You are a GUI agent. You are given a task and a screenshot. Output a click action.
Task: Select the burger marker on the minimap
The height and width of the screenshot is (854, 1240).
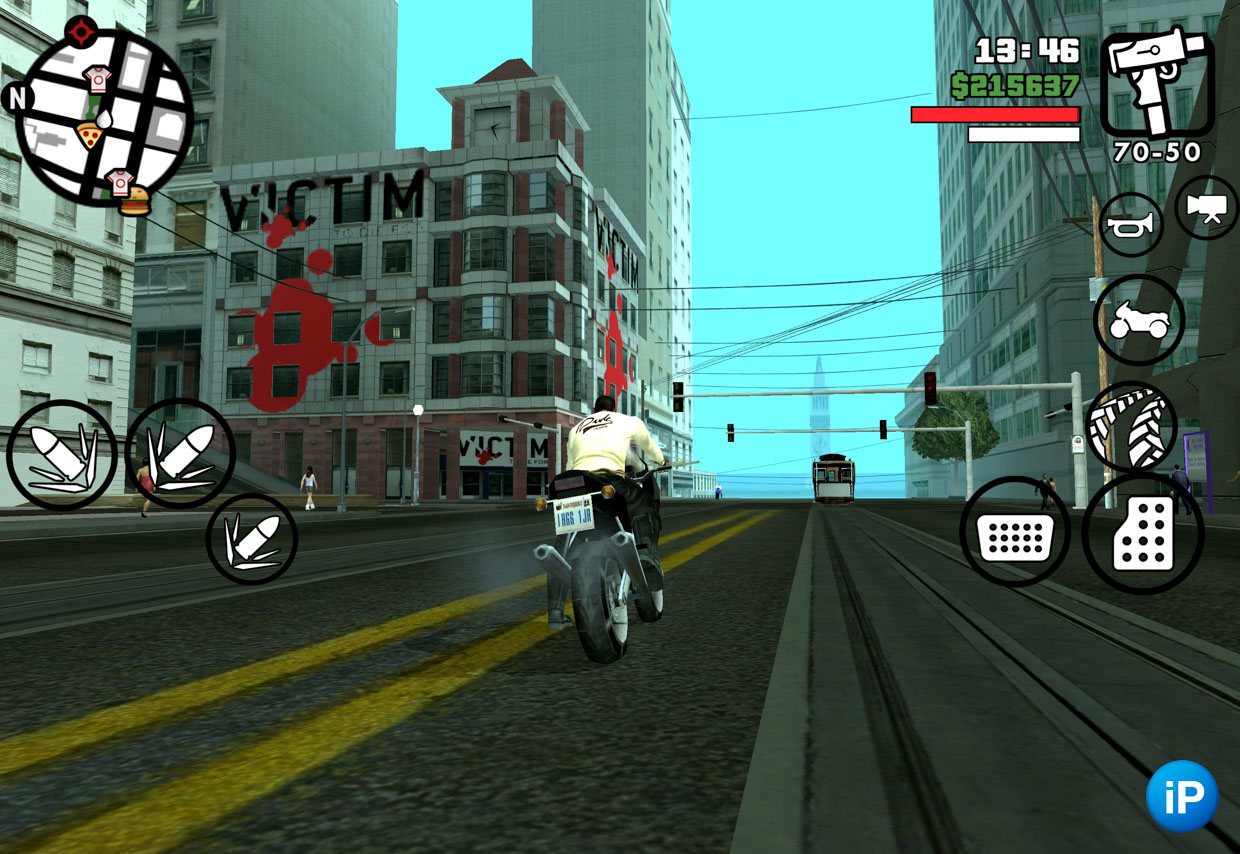click(x=134, y=201)
